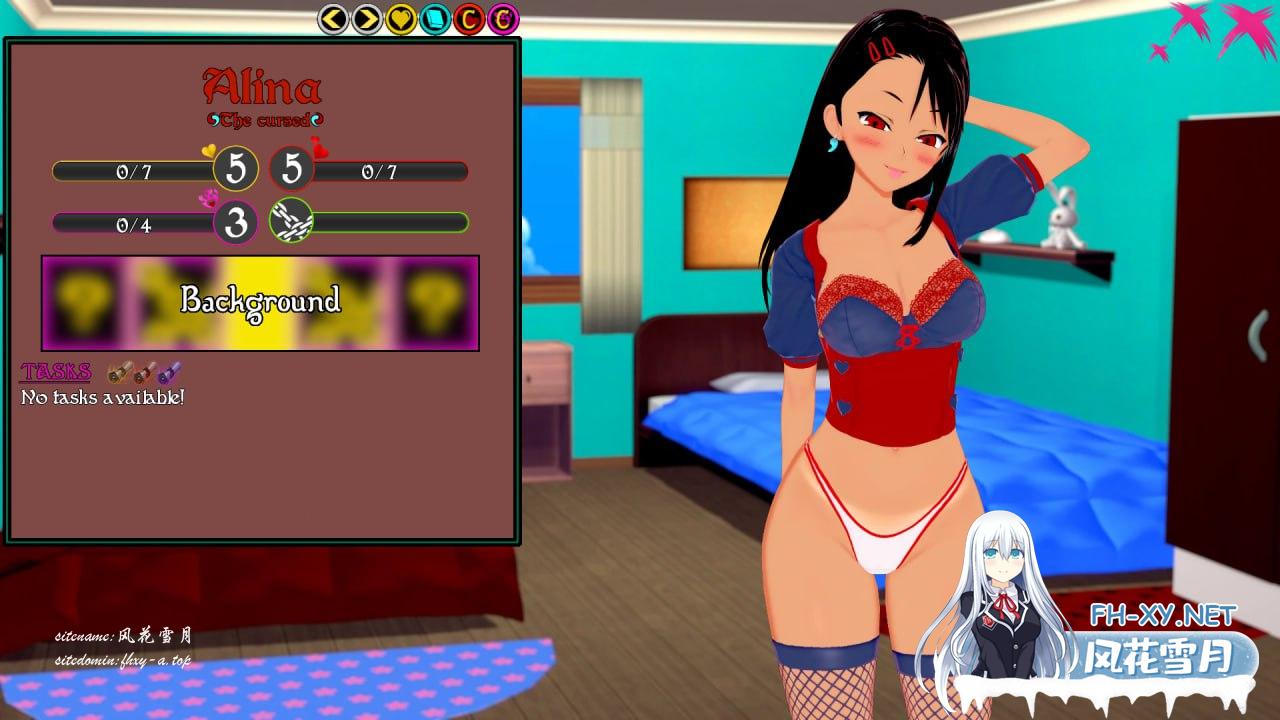
Task: Select the orange task scroll
Action: click(x=119, y=373)
